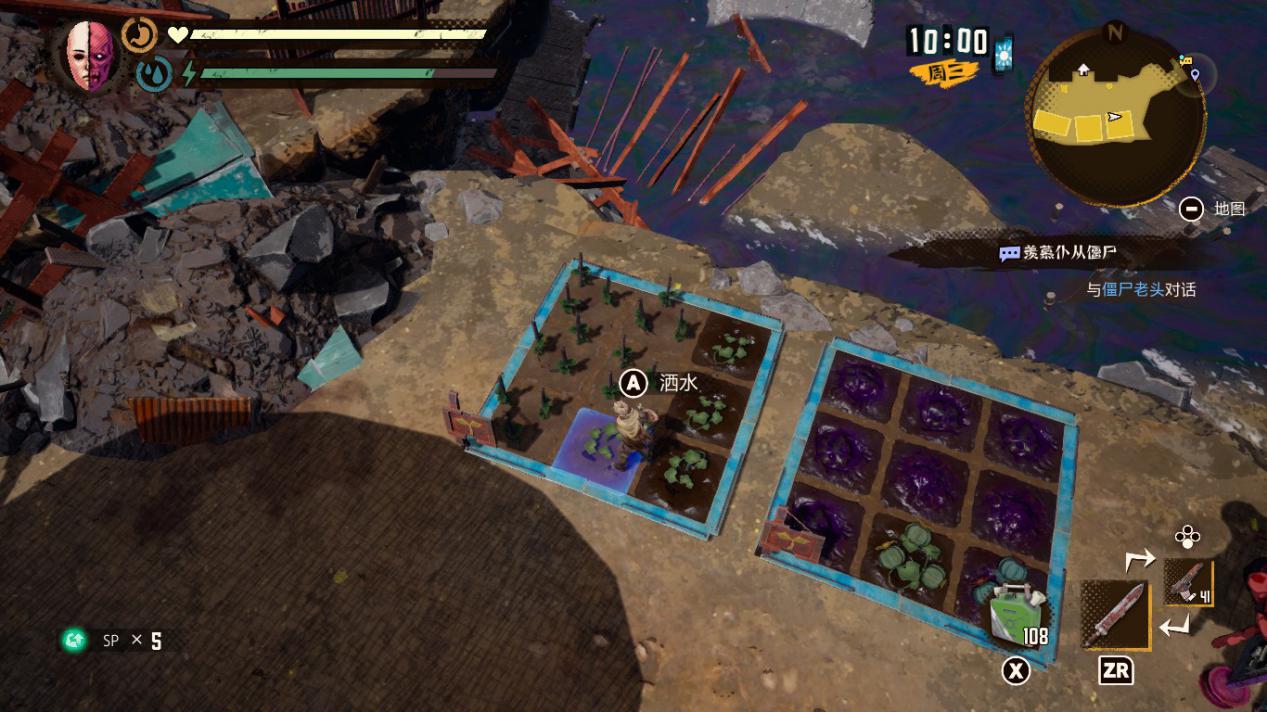This screenshot has width=1267, height=712.
Task: Switch to the pistol weapon slot
Action: pos(1188,583)
